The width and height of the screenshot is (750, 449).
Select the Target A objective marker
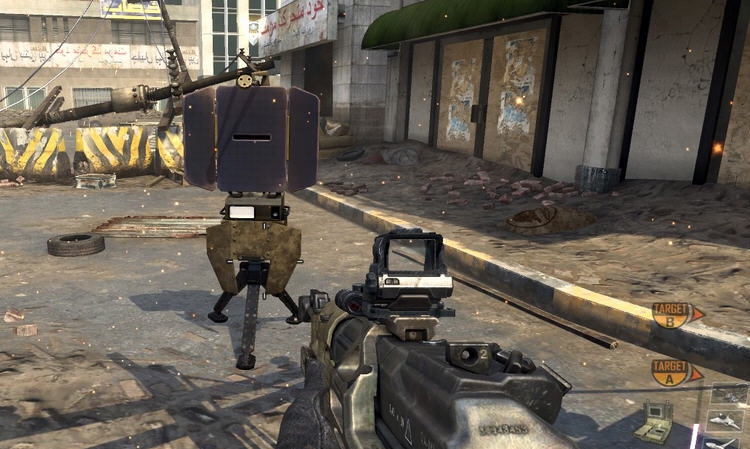[x=672, y=371]
